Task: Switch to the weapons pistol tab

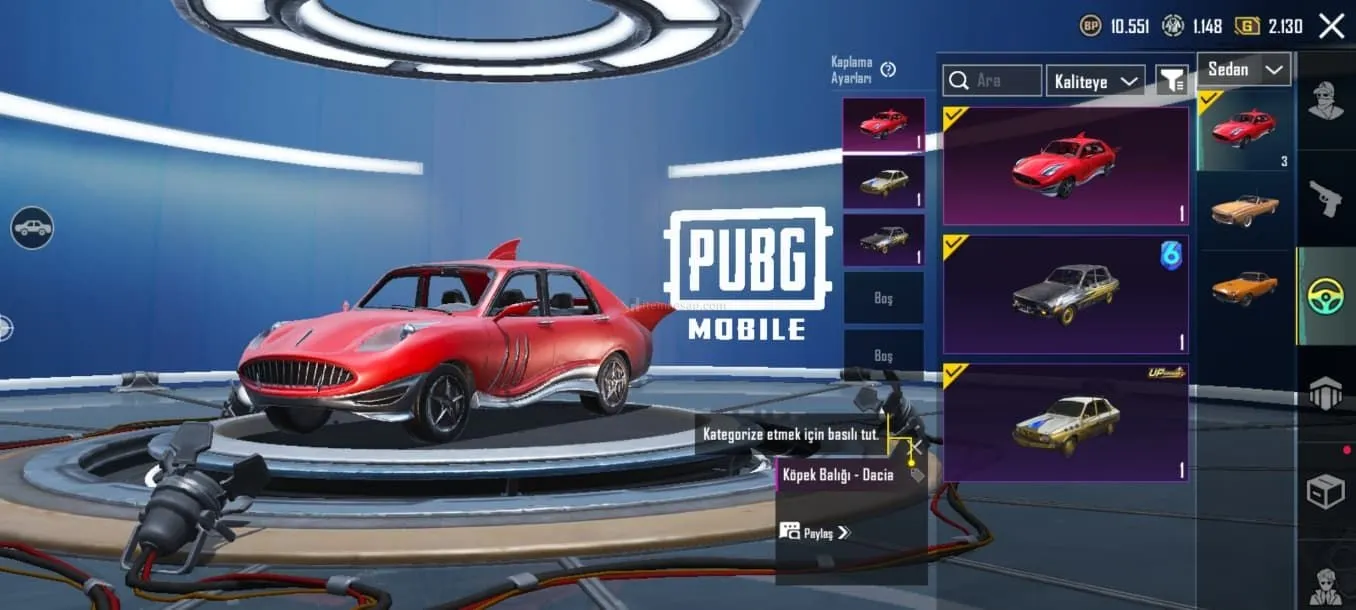Action: 1327,198
